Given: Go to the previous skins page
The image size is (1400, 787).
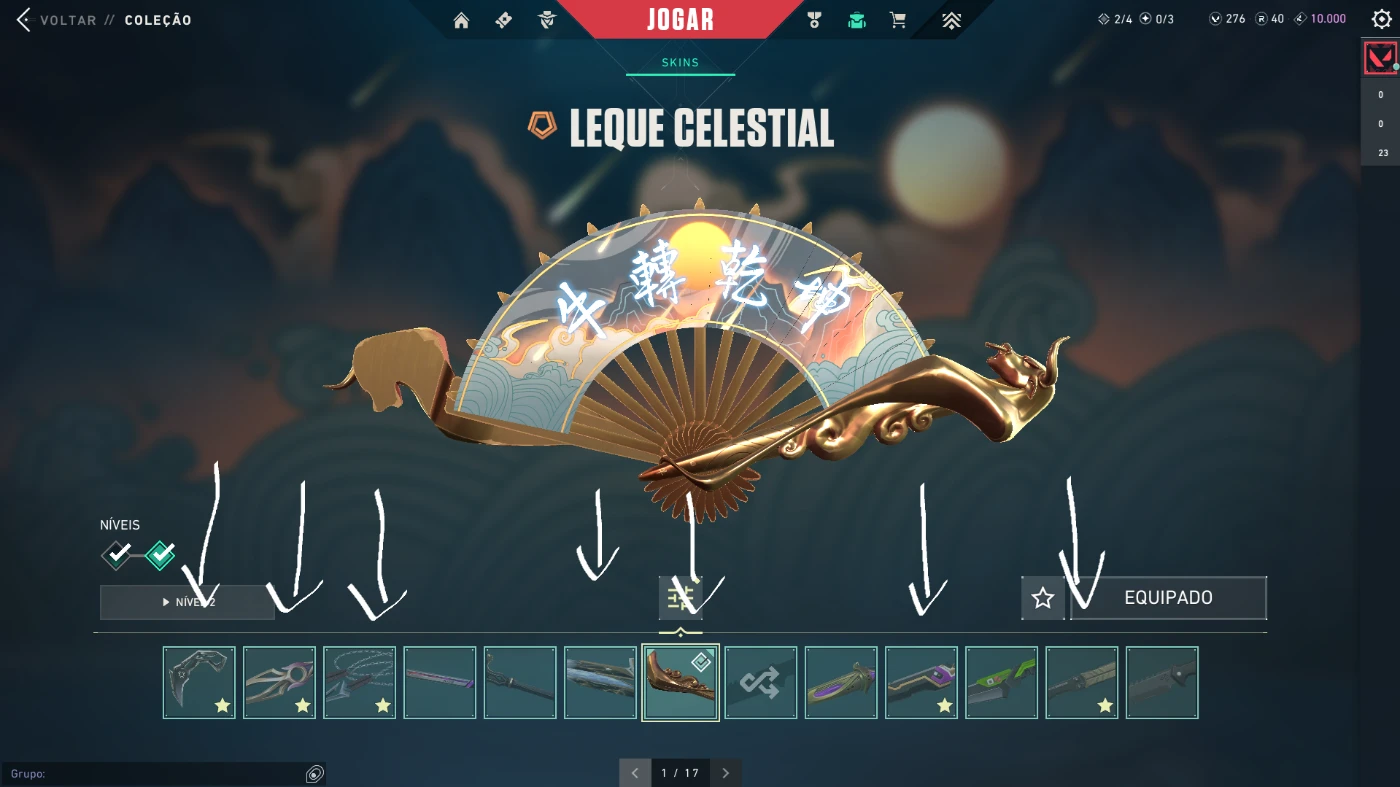Looking at the screenshot, I should click(635, 773).
